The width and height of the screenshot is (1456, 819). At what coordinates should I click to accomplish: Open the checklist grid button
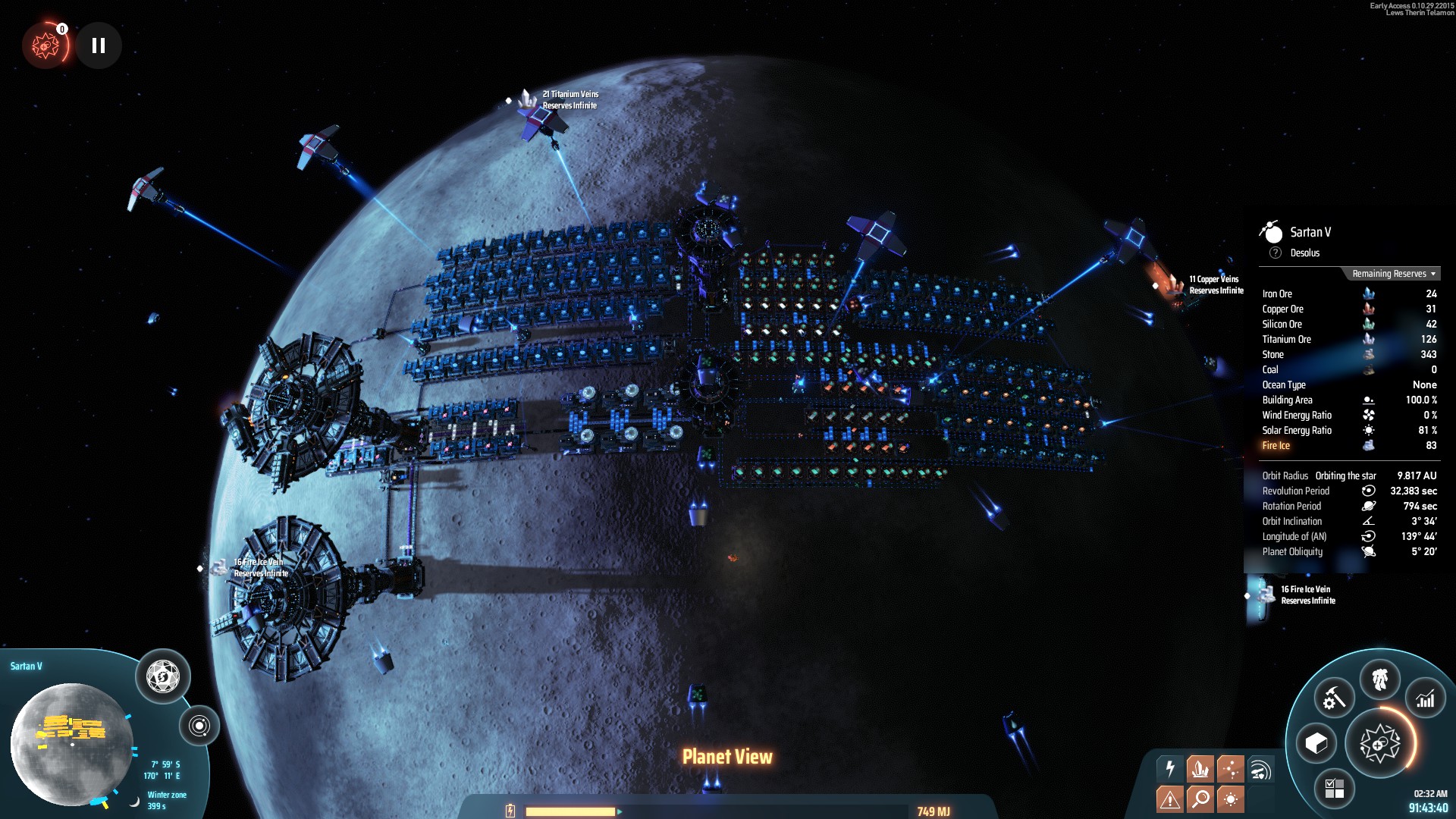[1334, 788]
